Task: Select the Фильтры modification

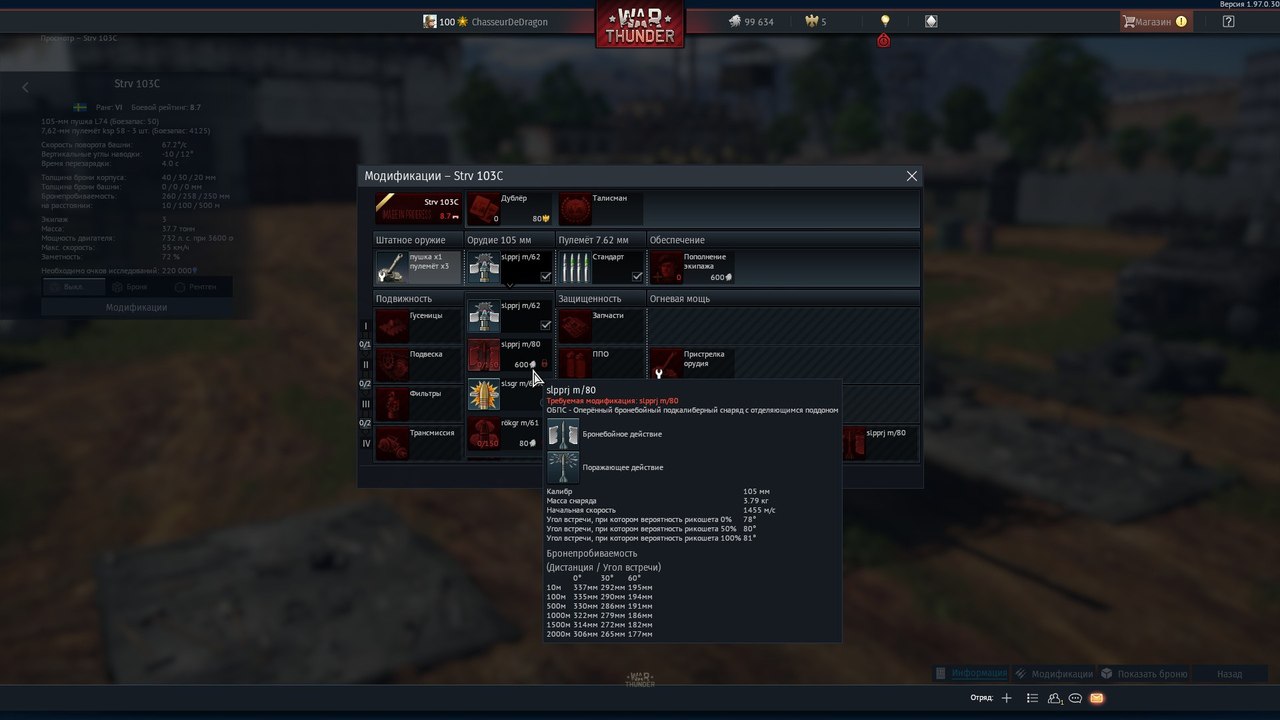Action: click(418, 403)
